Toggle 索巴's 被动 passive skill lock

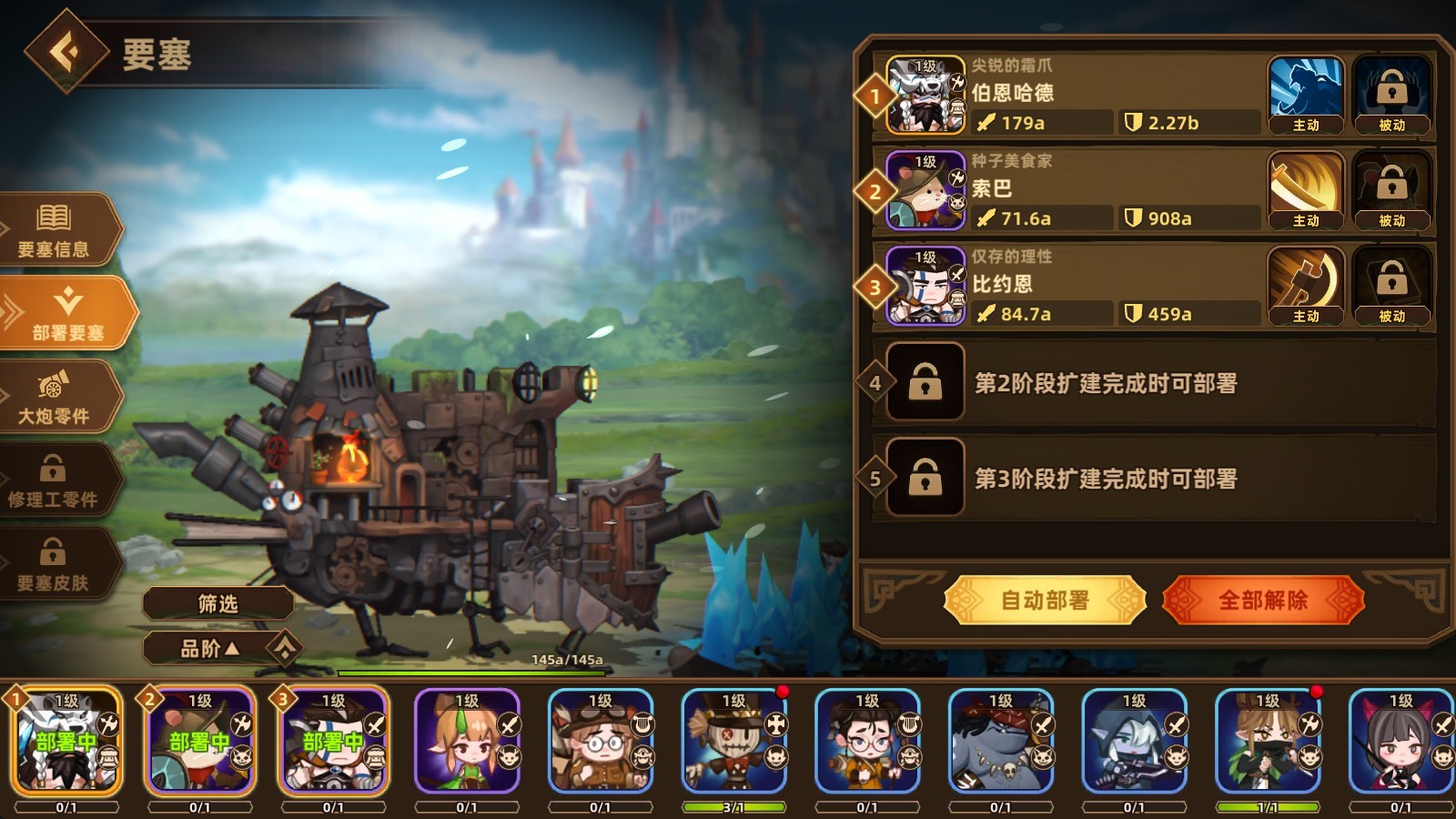point(1391,187)
